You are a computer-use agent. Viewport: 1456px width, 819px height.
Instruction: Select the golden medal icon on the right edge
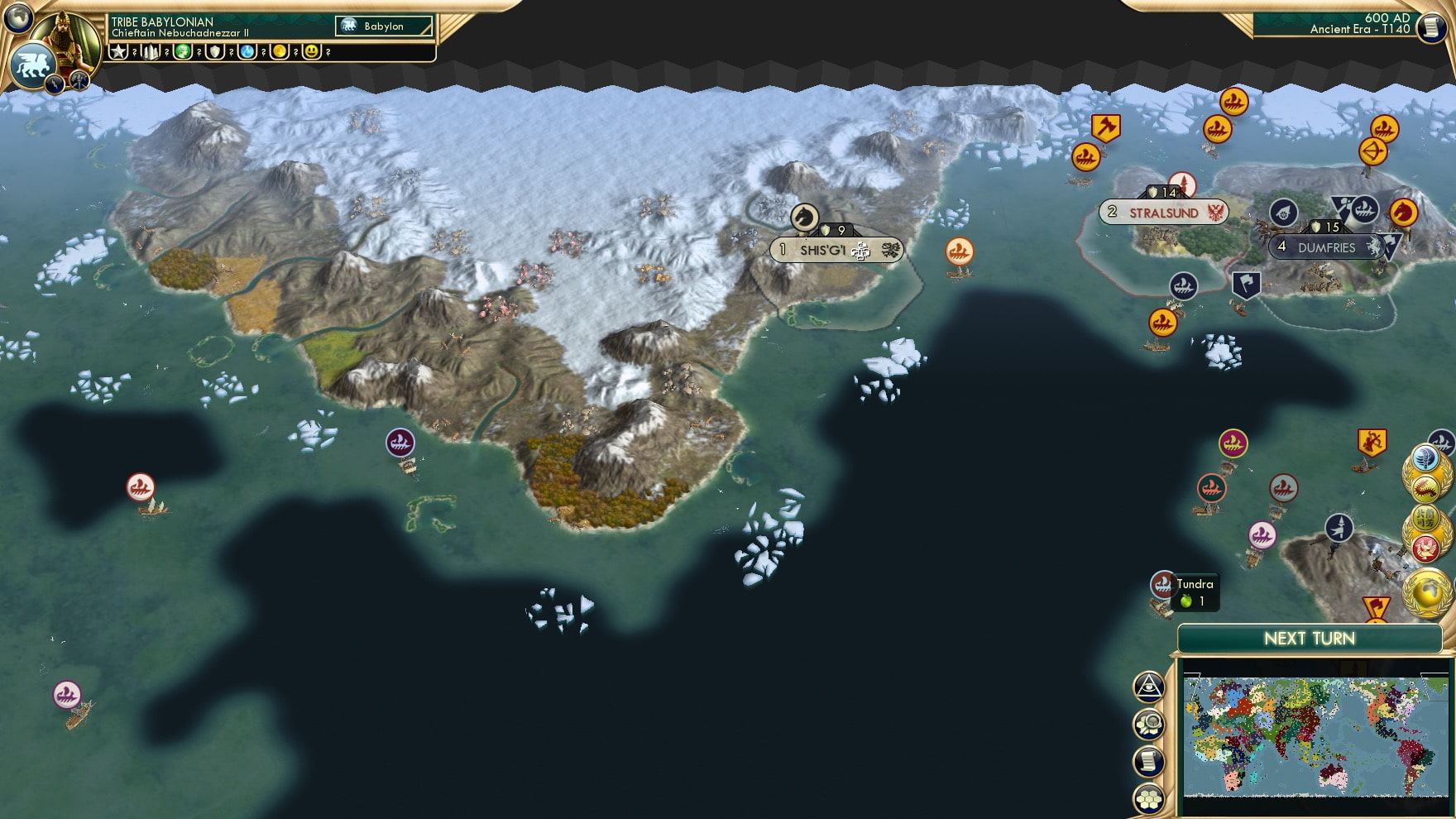(1430, 594)
